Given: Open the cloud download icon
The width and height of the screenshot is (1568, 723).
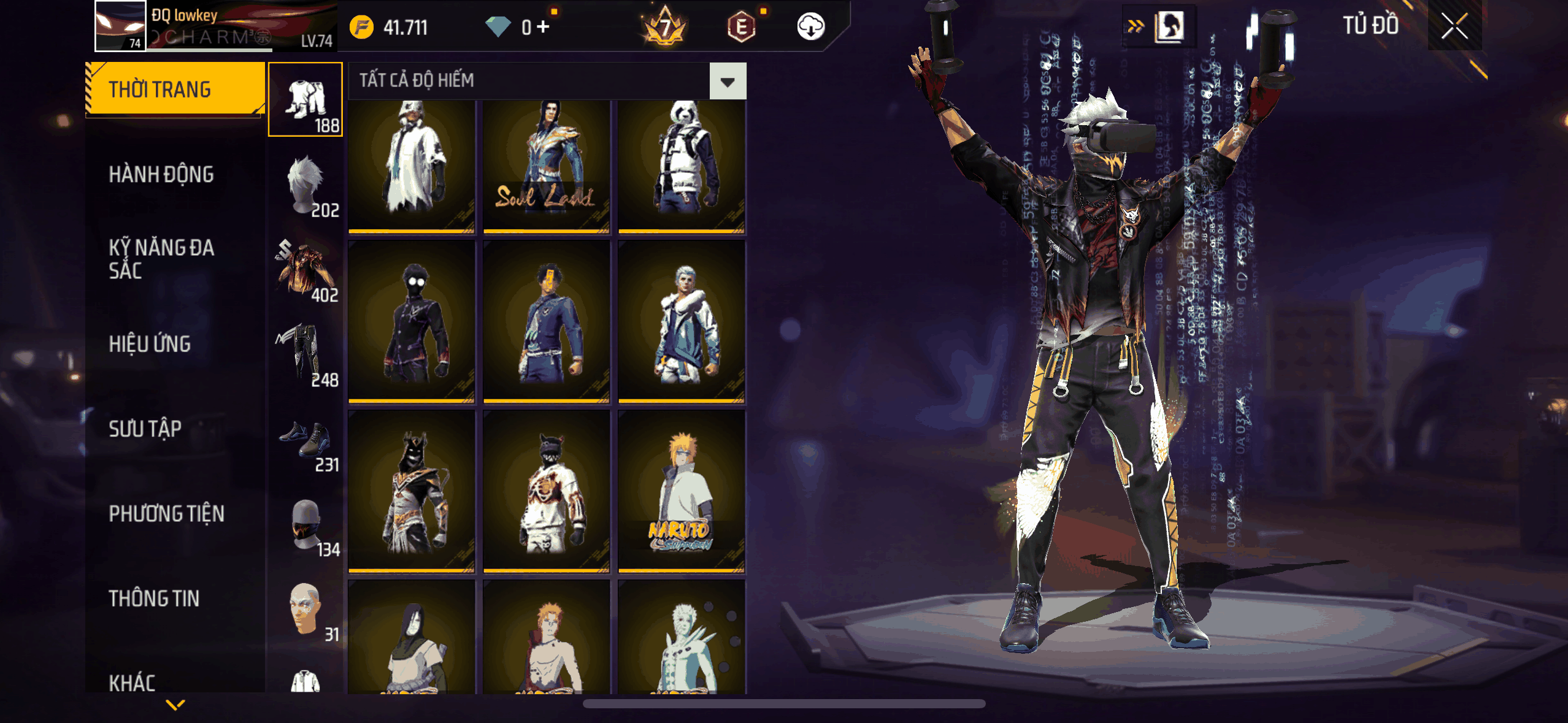Looking at the screenshot, I should (810, 27).
